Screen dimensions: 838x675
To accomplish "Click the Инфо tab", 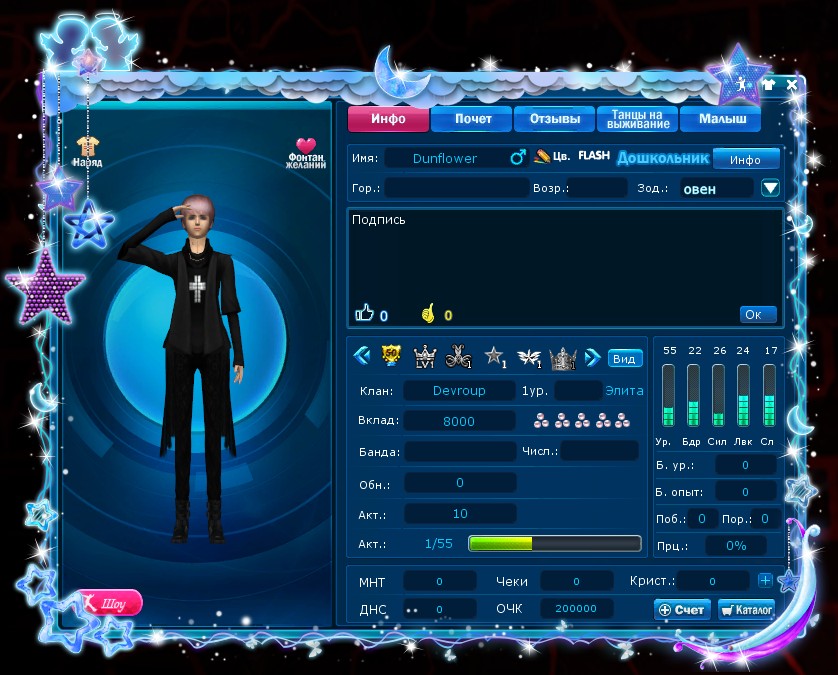I will (x=388, y=120).
